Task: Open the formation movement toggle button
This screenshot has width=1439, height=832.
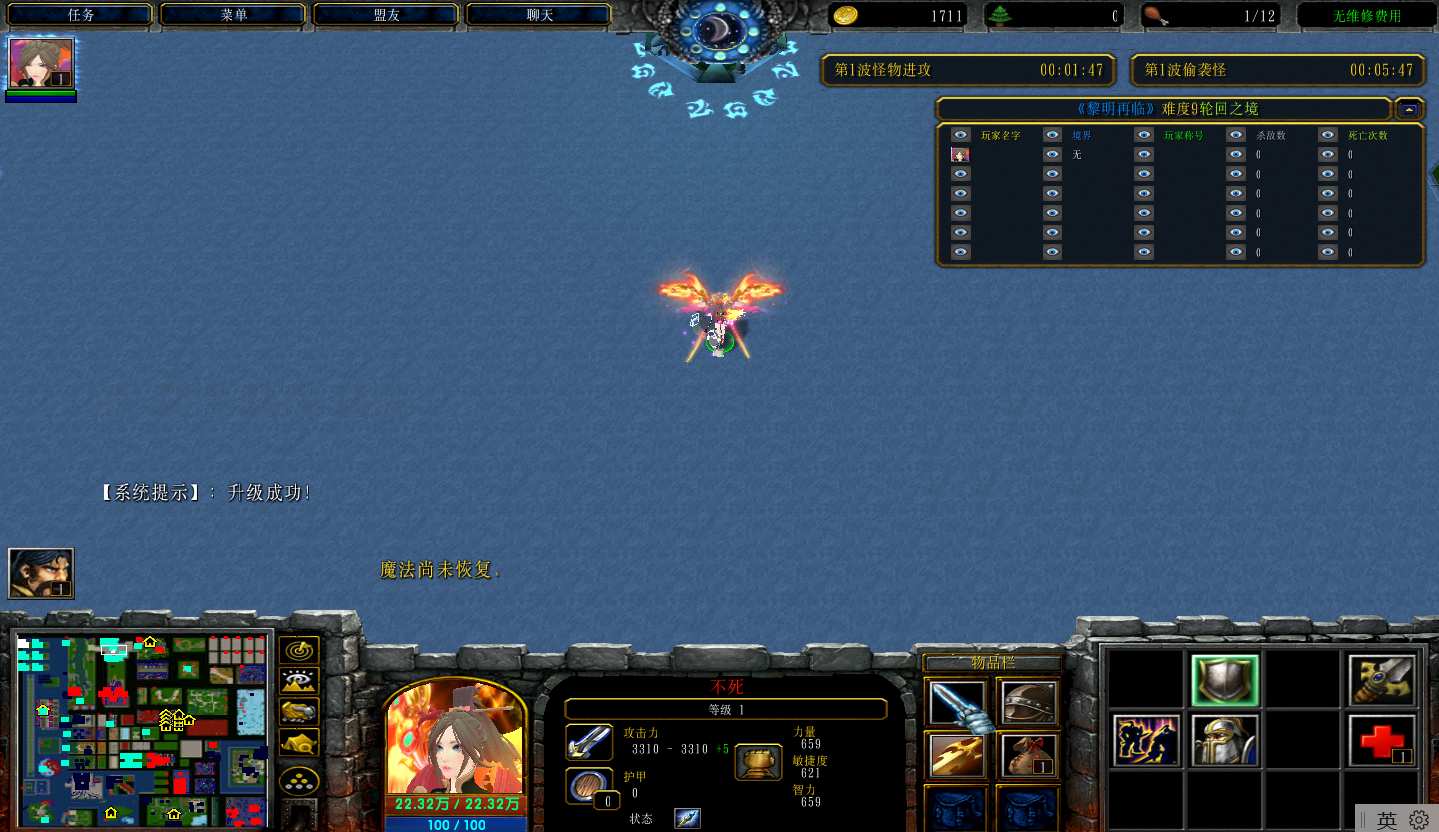Action: coord(299,779)
